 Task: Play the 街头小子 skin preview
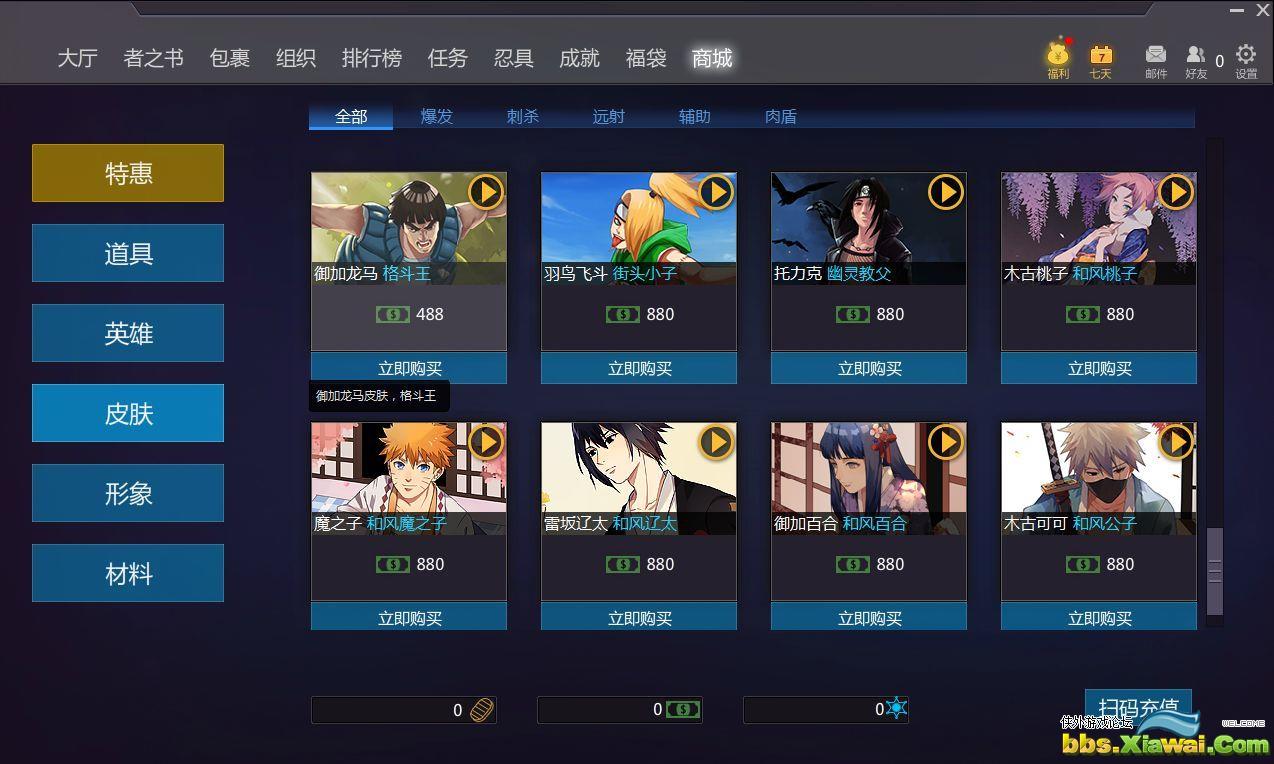716,191
